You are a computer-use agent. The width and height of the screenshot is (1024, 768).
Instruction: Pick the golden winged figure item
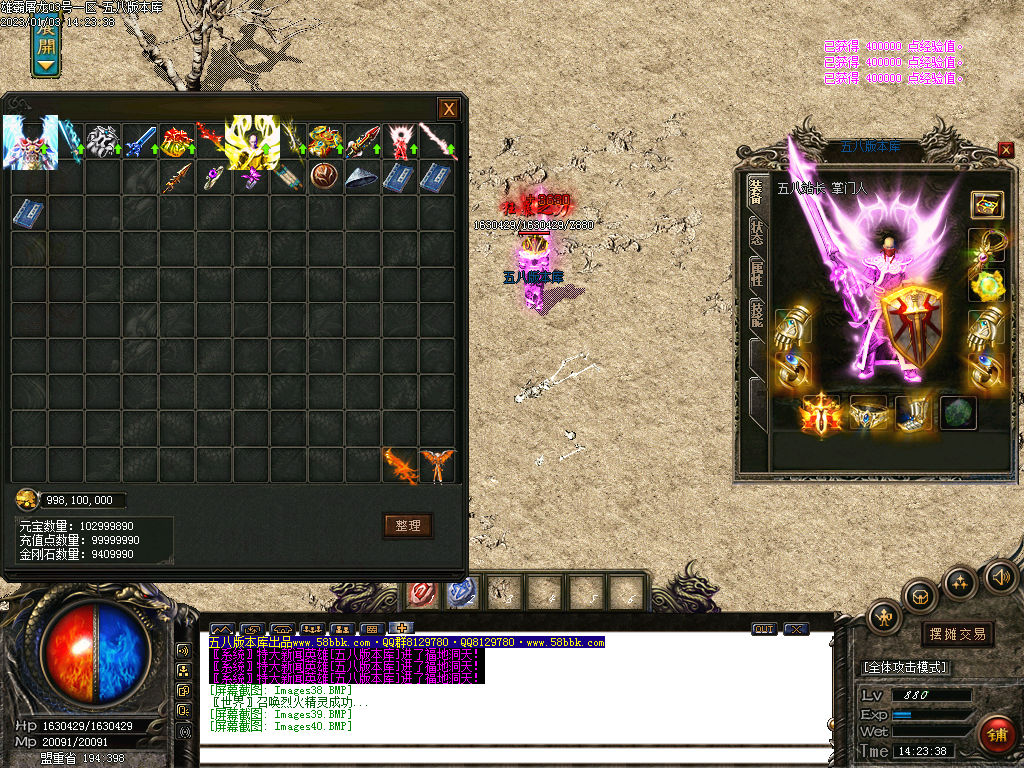tap(251, 142)
